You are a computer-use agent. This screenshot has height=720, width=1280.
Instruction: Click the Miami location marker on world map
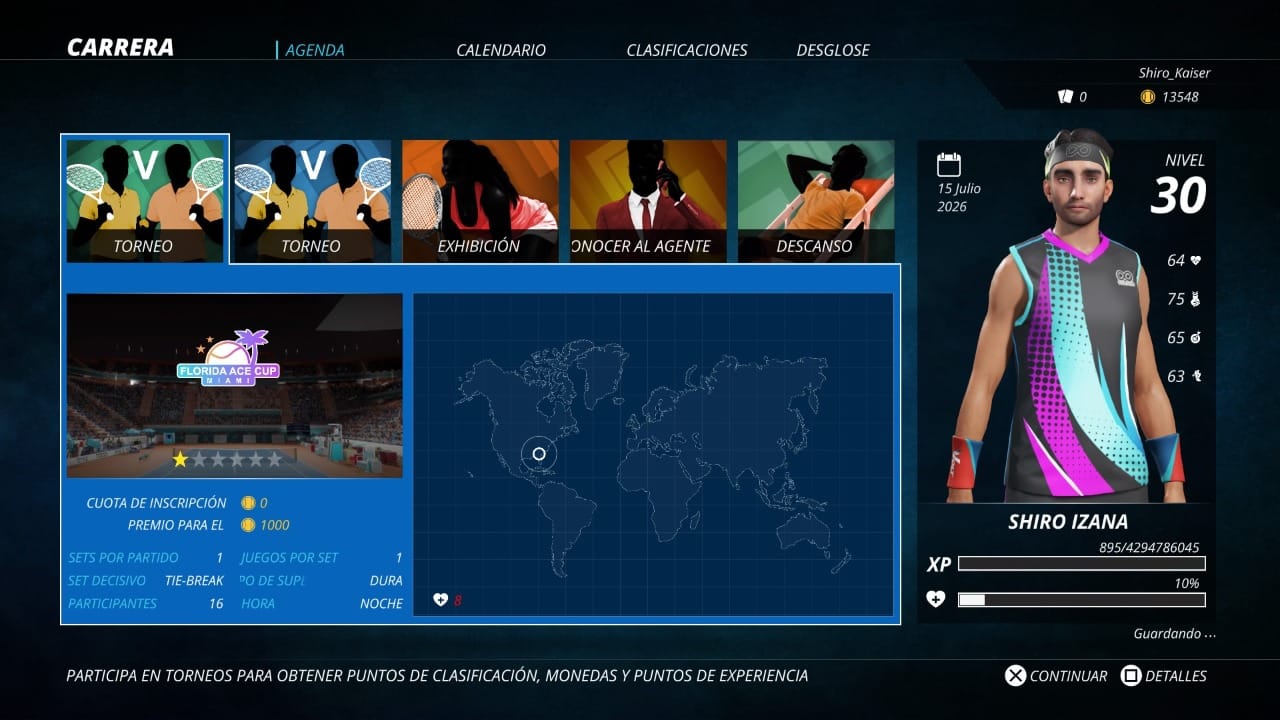click(x=539, y=454)
